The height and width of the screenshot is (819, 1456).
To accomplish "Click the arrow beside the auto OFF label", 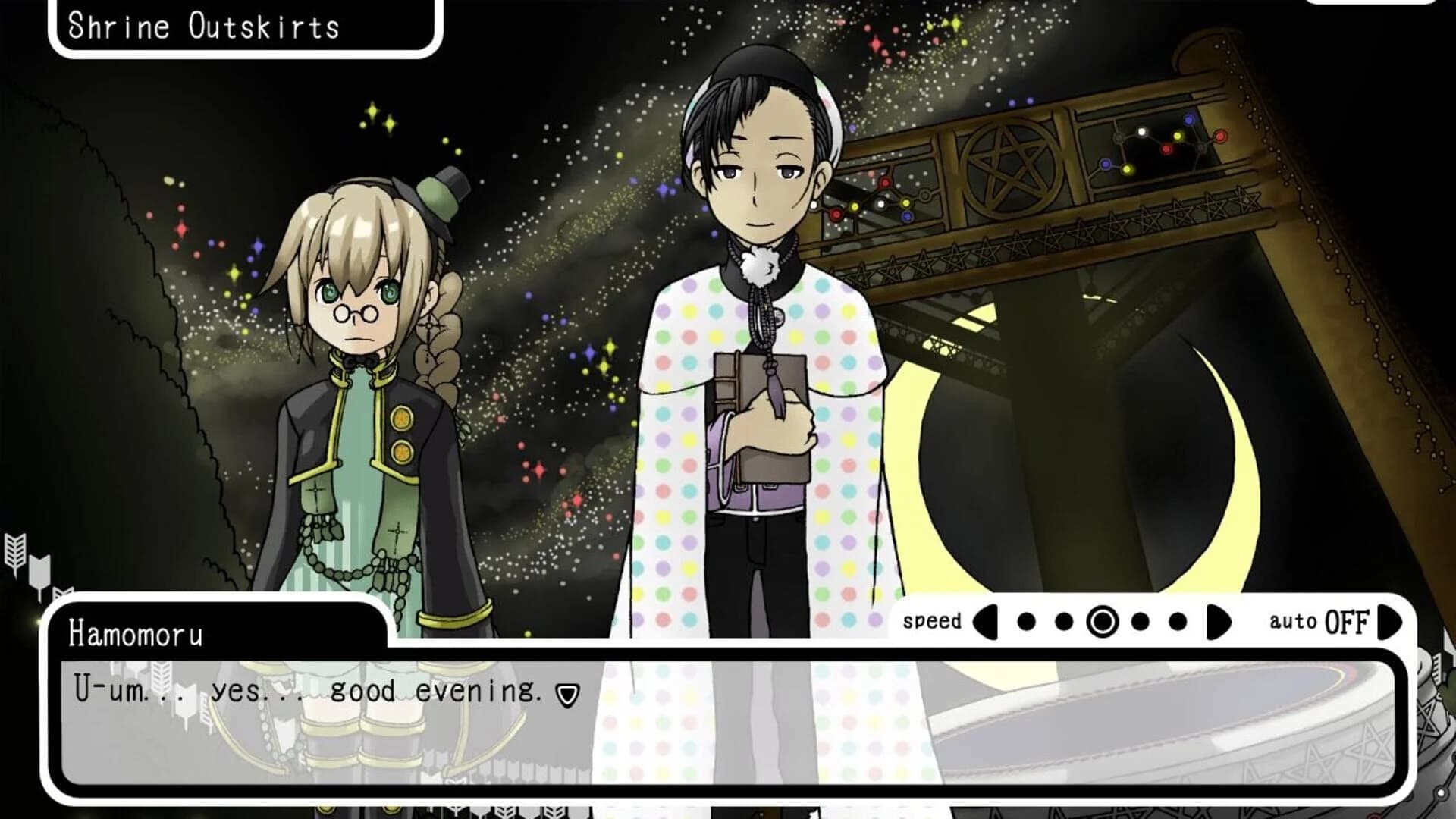I will (x=1389, y=622).
